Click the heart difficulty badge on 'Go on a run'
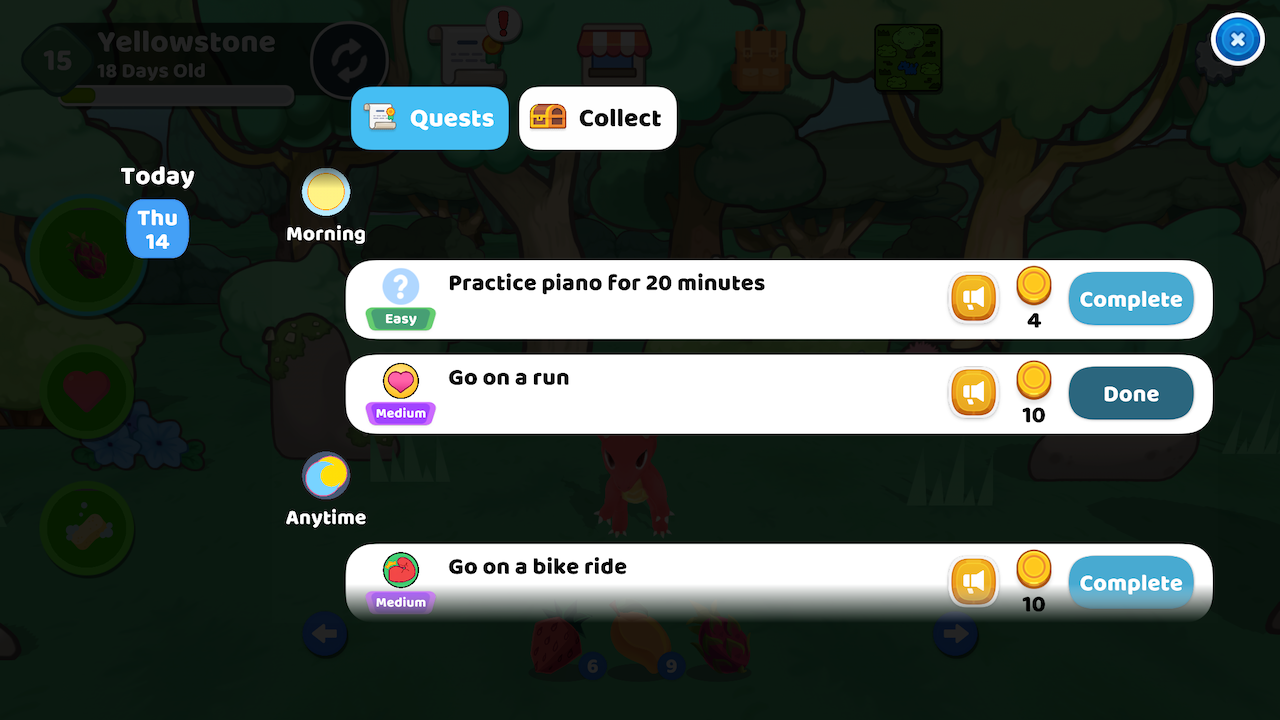The height and width of the screenshot is (720, 1280). (399, 381)
